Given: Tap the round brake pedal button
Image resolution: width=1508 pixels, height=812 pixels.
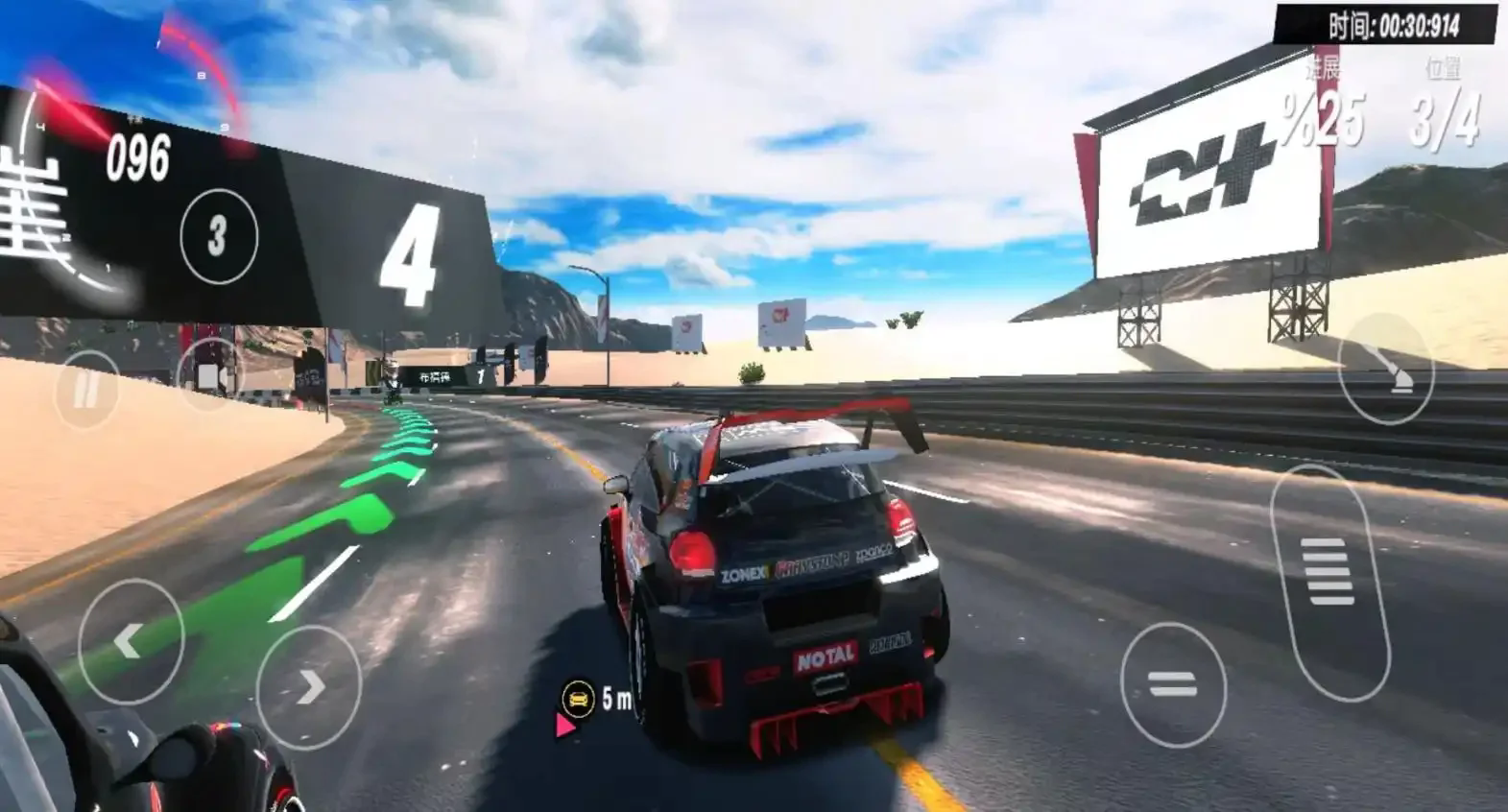Looking at the screenshot, I should 1172,684.
